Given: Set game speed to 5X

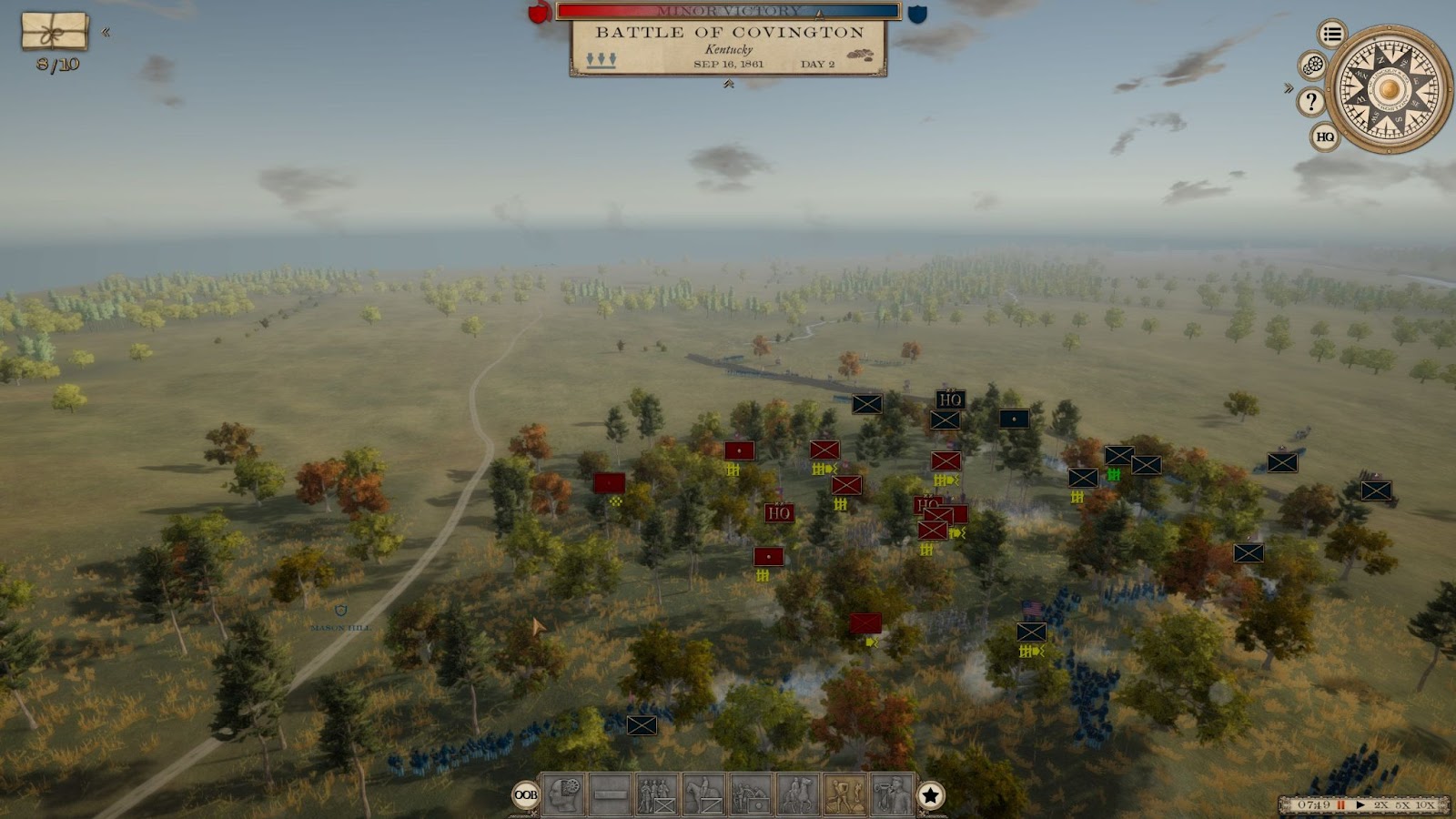Looking at the screenshot, I should (1402, 805).
